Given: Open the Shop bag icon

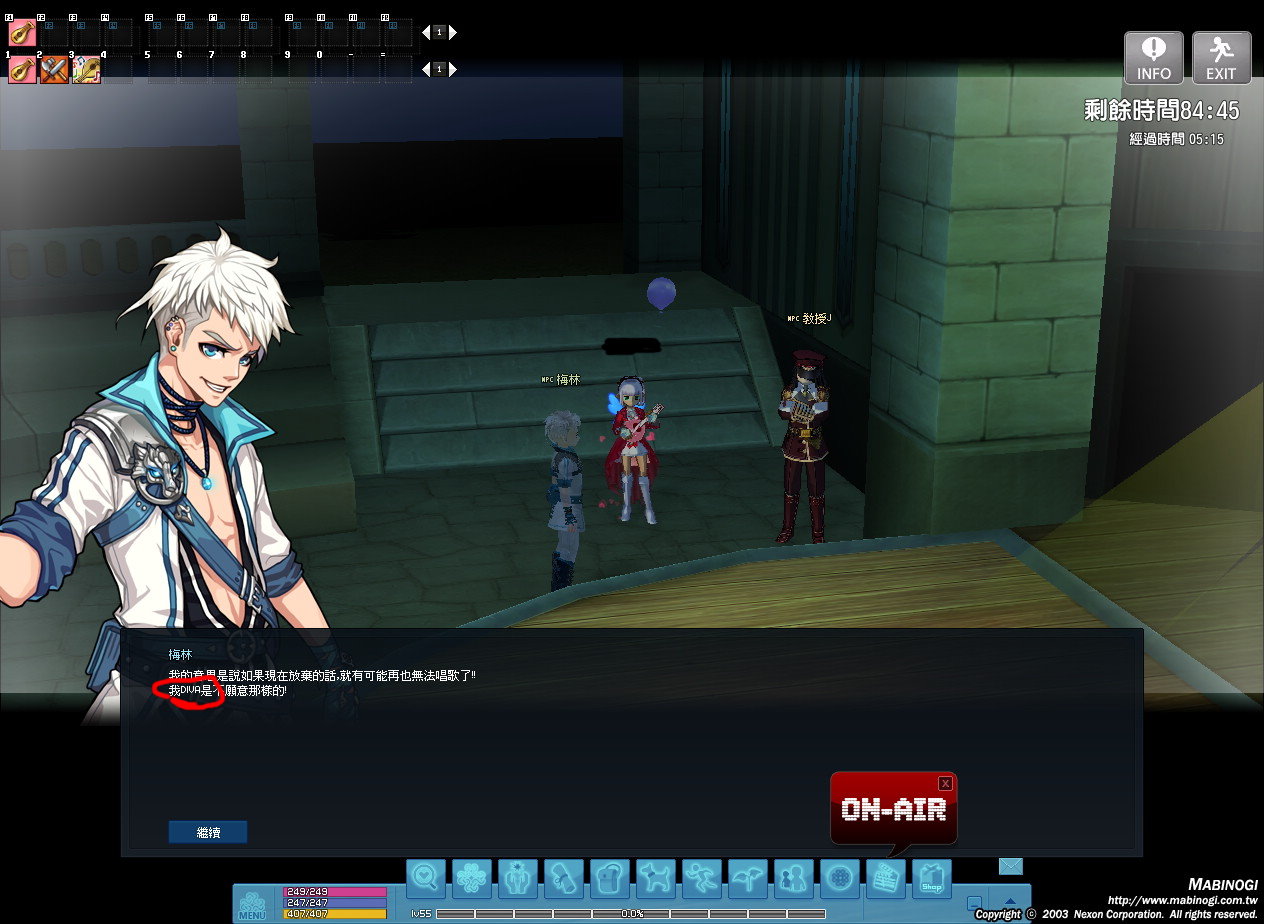Looking at the screenshot, I should (x=931, y=879).
